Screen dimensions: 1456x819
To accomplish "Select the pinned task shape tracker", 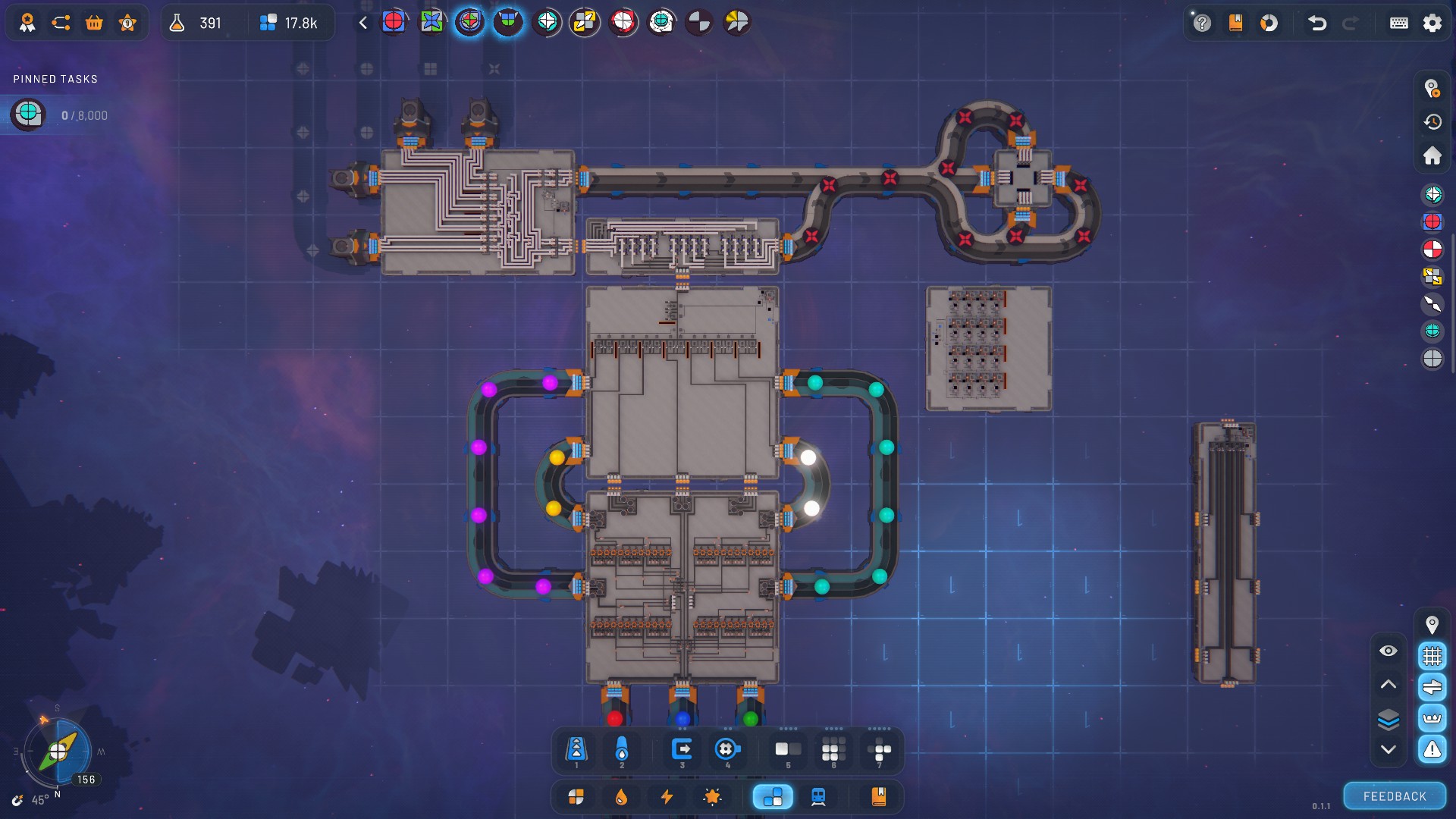I will click(x=28, y=115).
